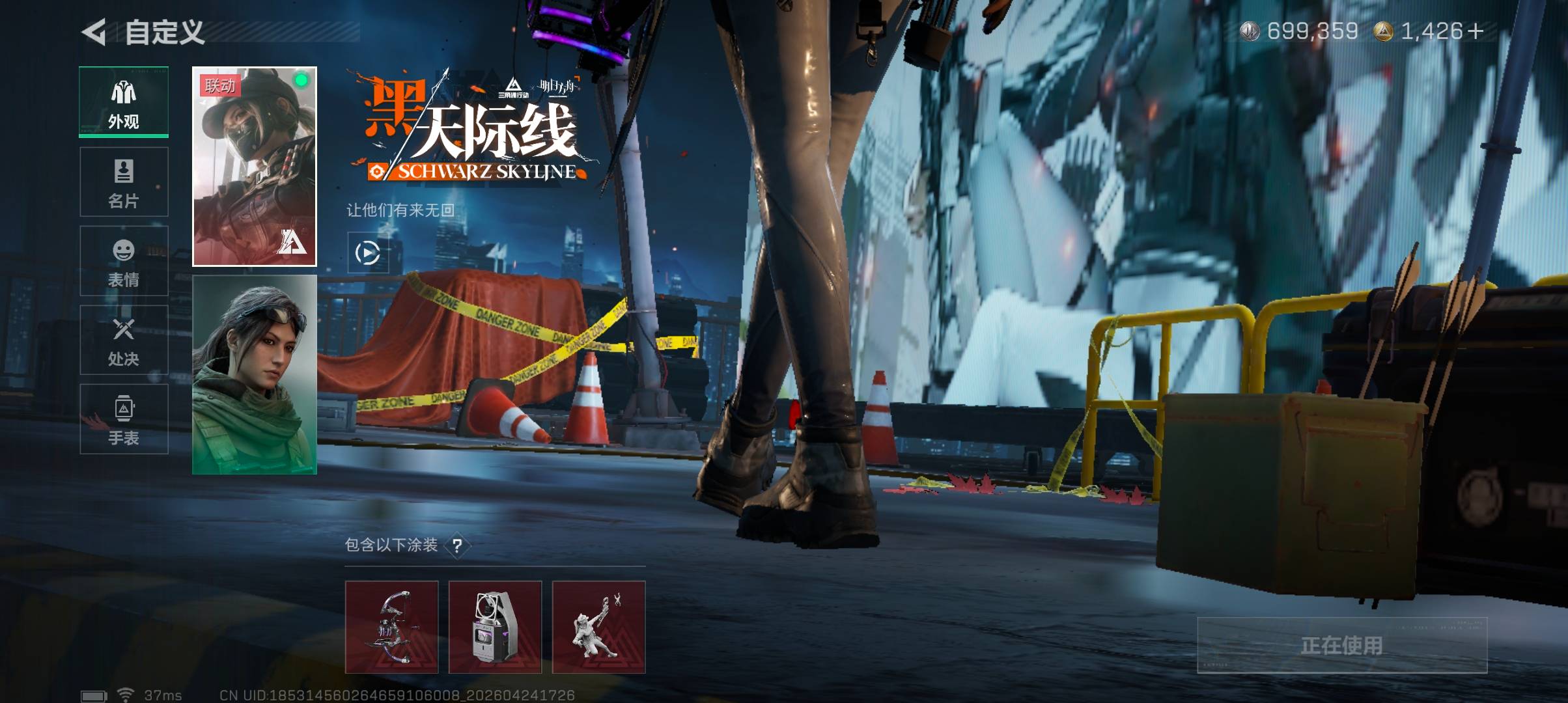Open the 名片 name card tab

pos(124,182)
